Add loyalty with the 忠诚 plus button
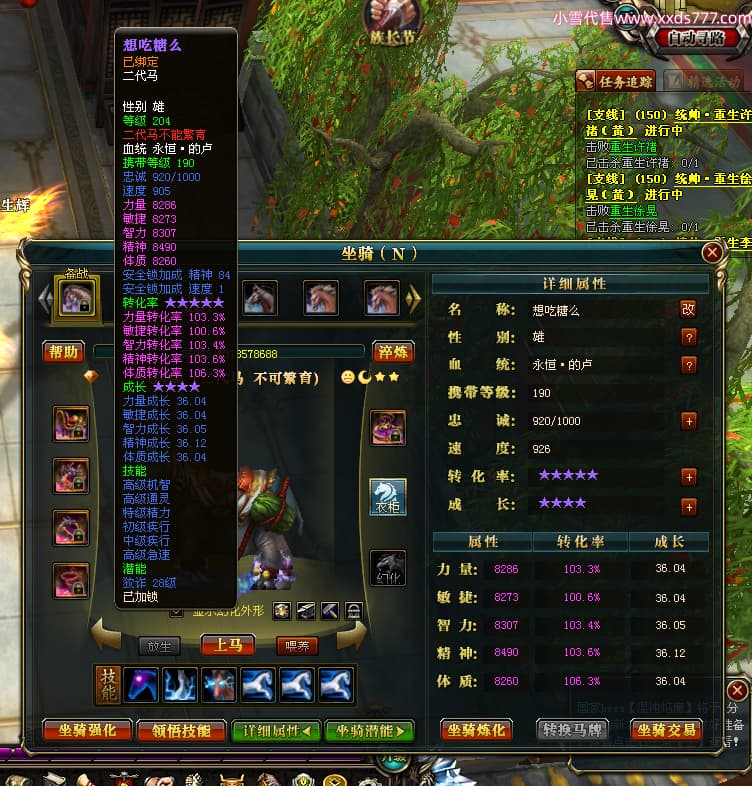The image size is (752, 786). coord(688,421)
